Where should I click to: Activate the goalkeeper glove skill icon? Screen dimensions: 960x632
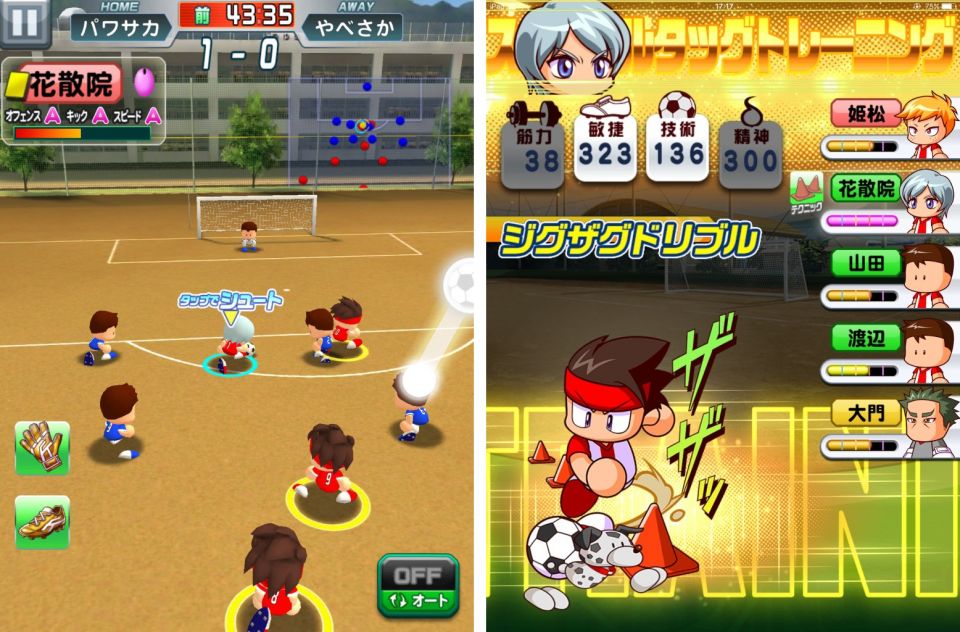pos(42,447)
